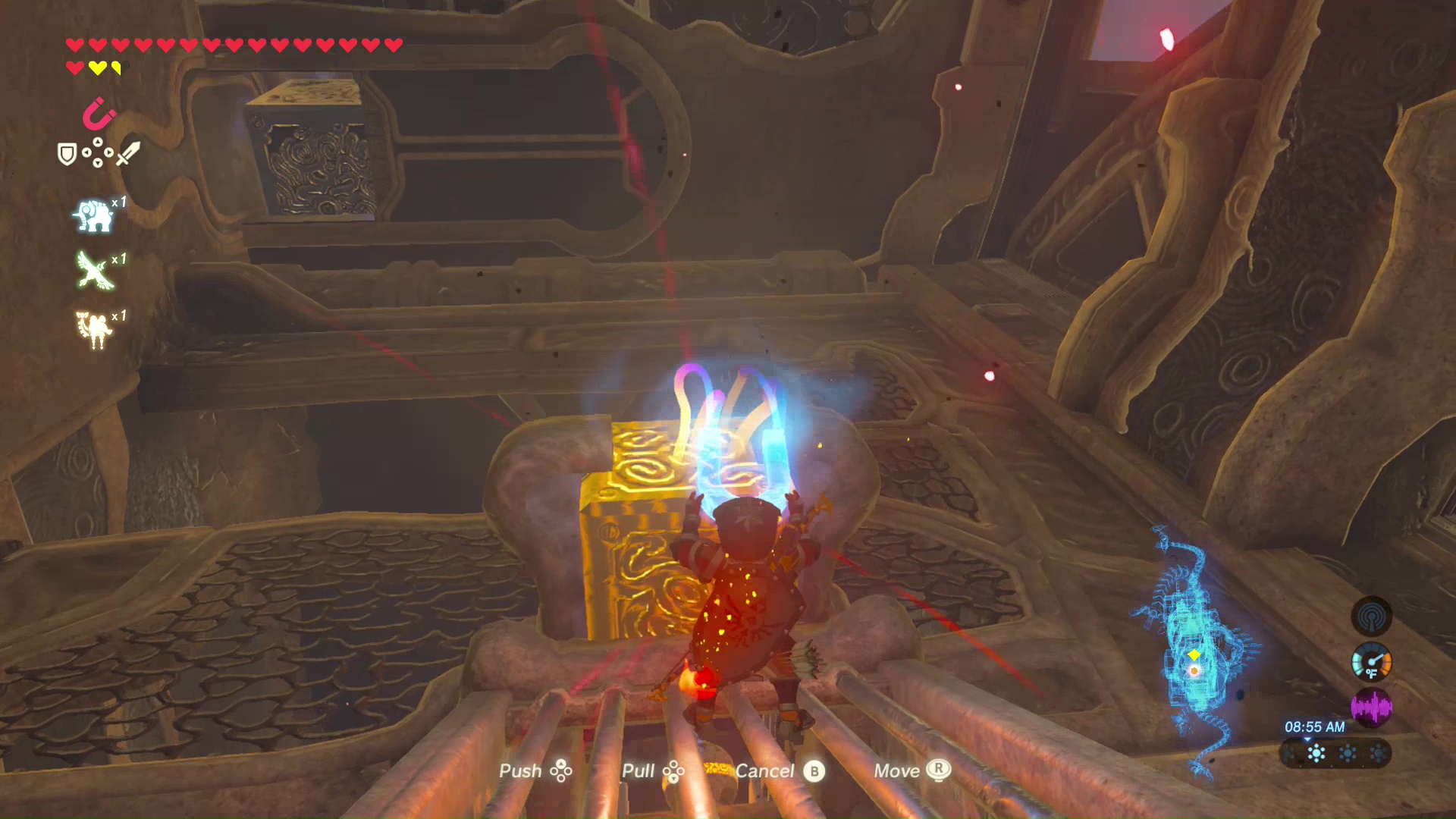
Task: Activate the Mipha's Grace elephant icon
Action: tap(93, 215)
